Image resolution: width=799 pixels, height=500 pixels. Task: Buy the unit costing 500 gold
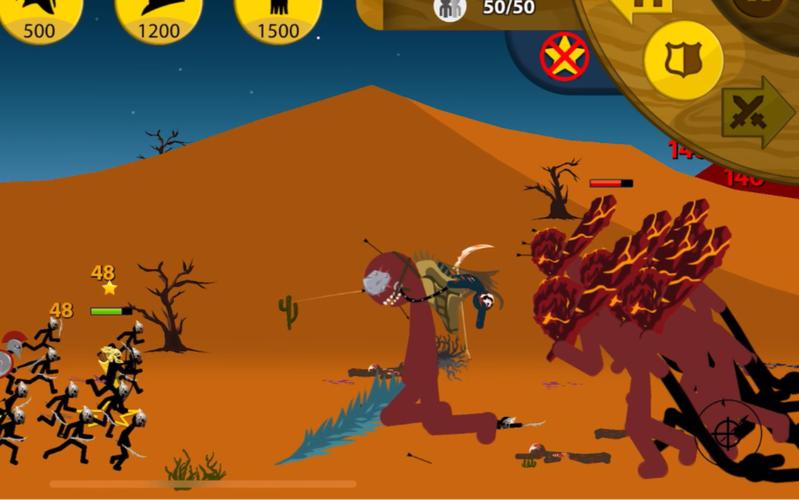38,18
